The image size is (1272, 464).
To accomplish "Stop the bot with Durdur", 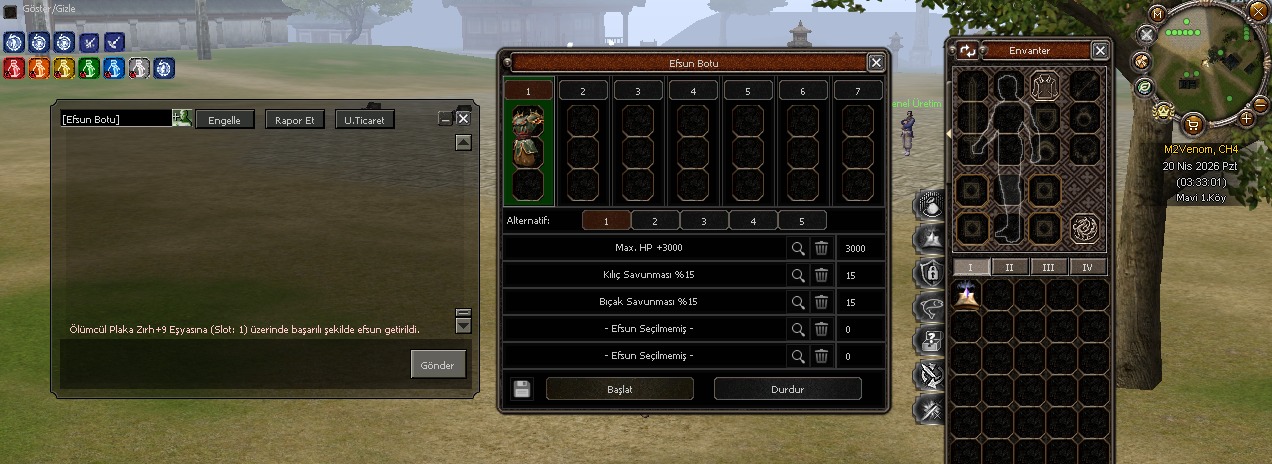I will point(787,389).
